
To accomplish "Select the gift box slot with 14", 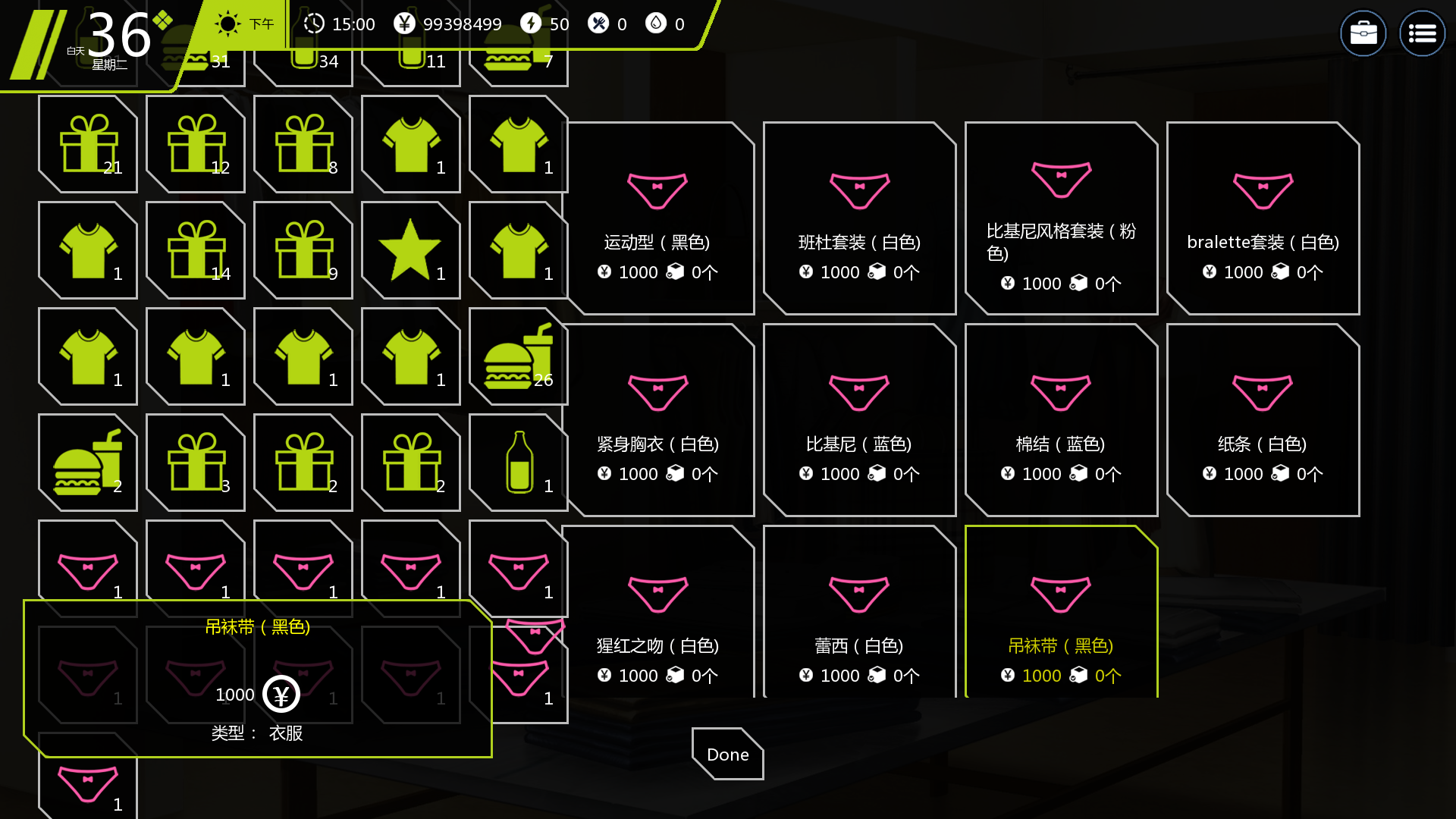I will coord(196,250).
